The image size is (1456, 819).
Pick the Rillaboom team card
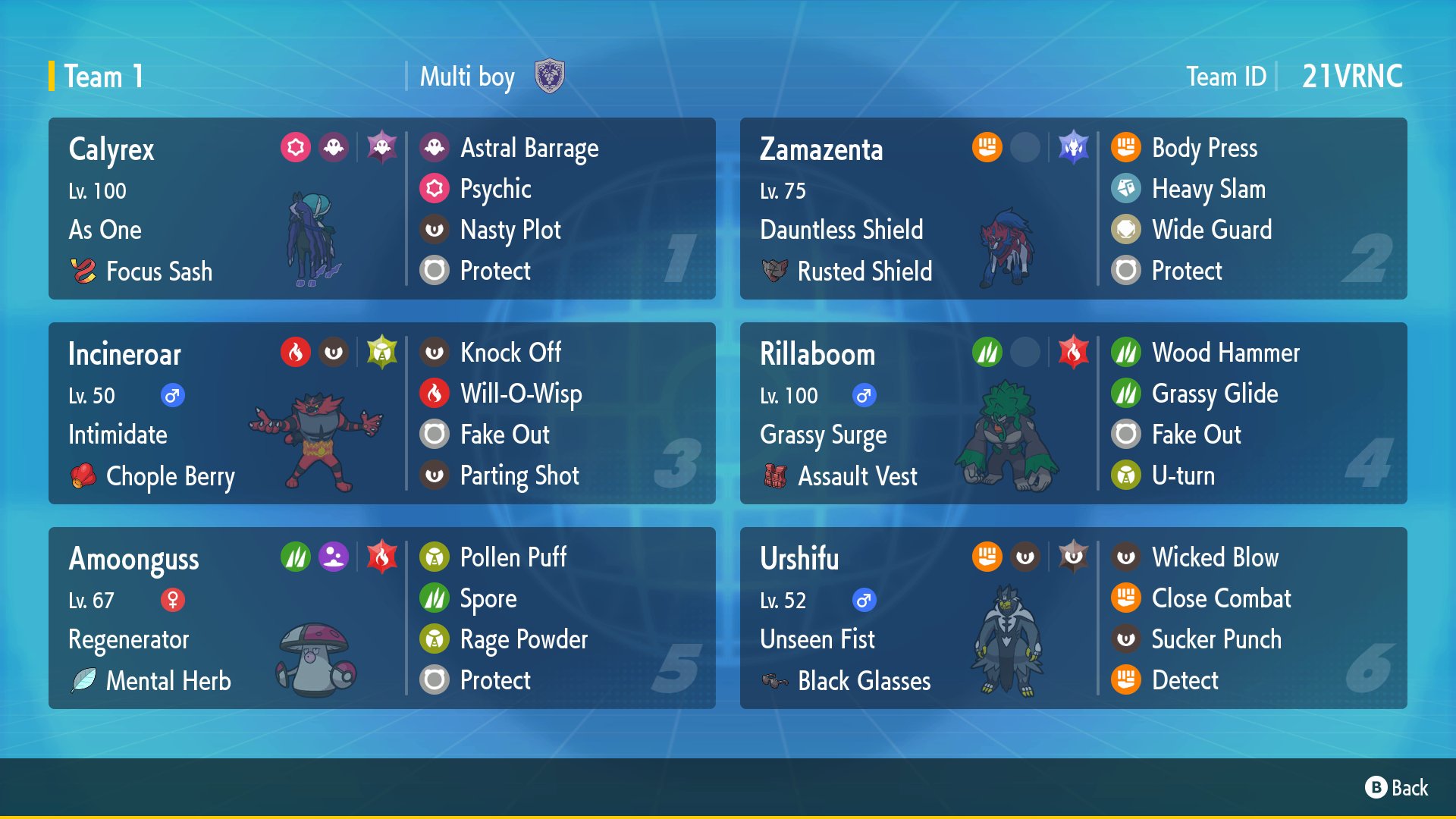pyautogui.click(x=1073, y=413)
